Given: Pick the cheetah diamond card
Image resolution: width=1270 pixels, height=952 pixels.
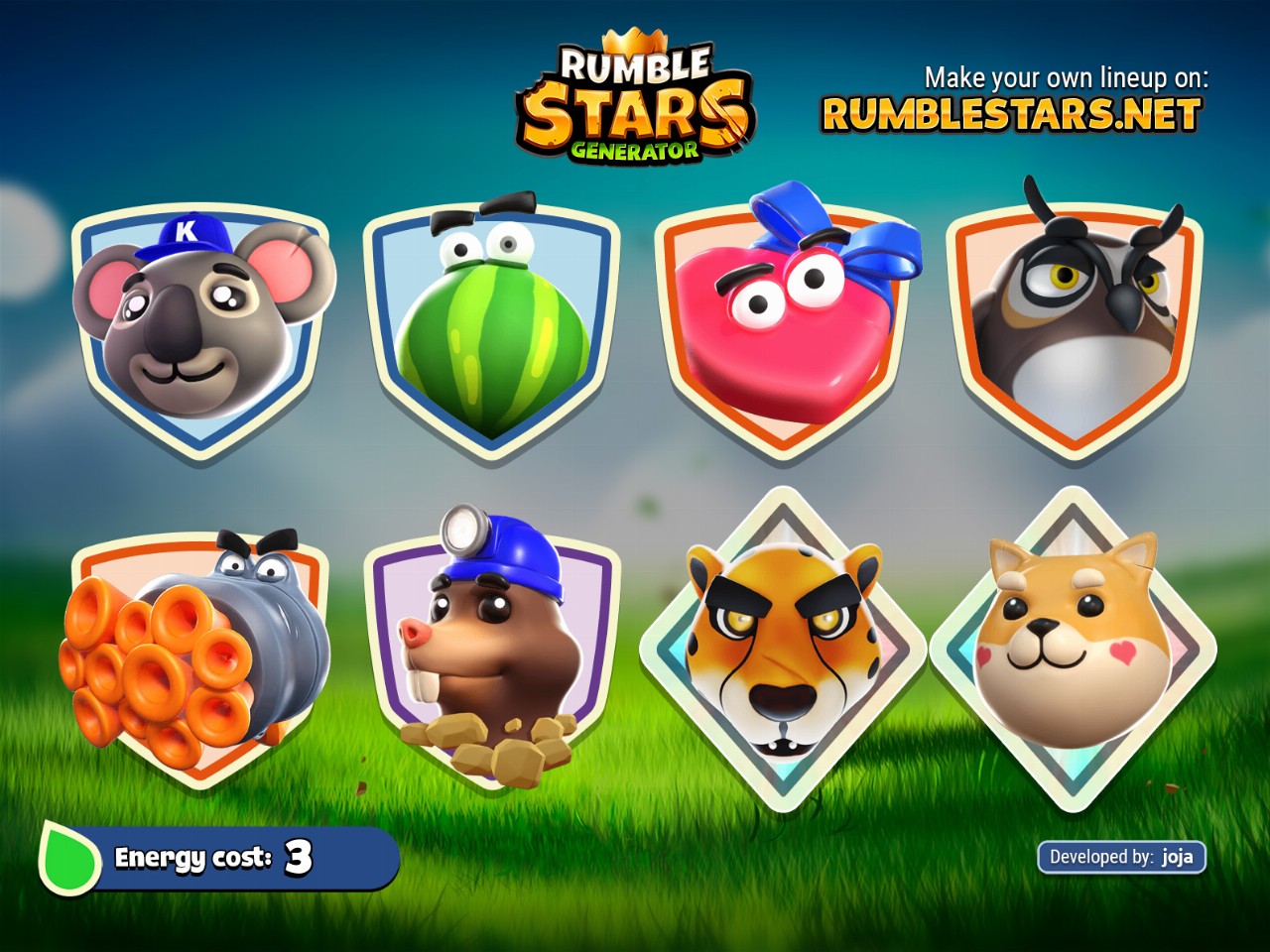Looking at the screenshot, I should tap(784, 650).
